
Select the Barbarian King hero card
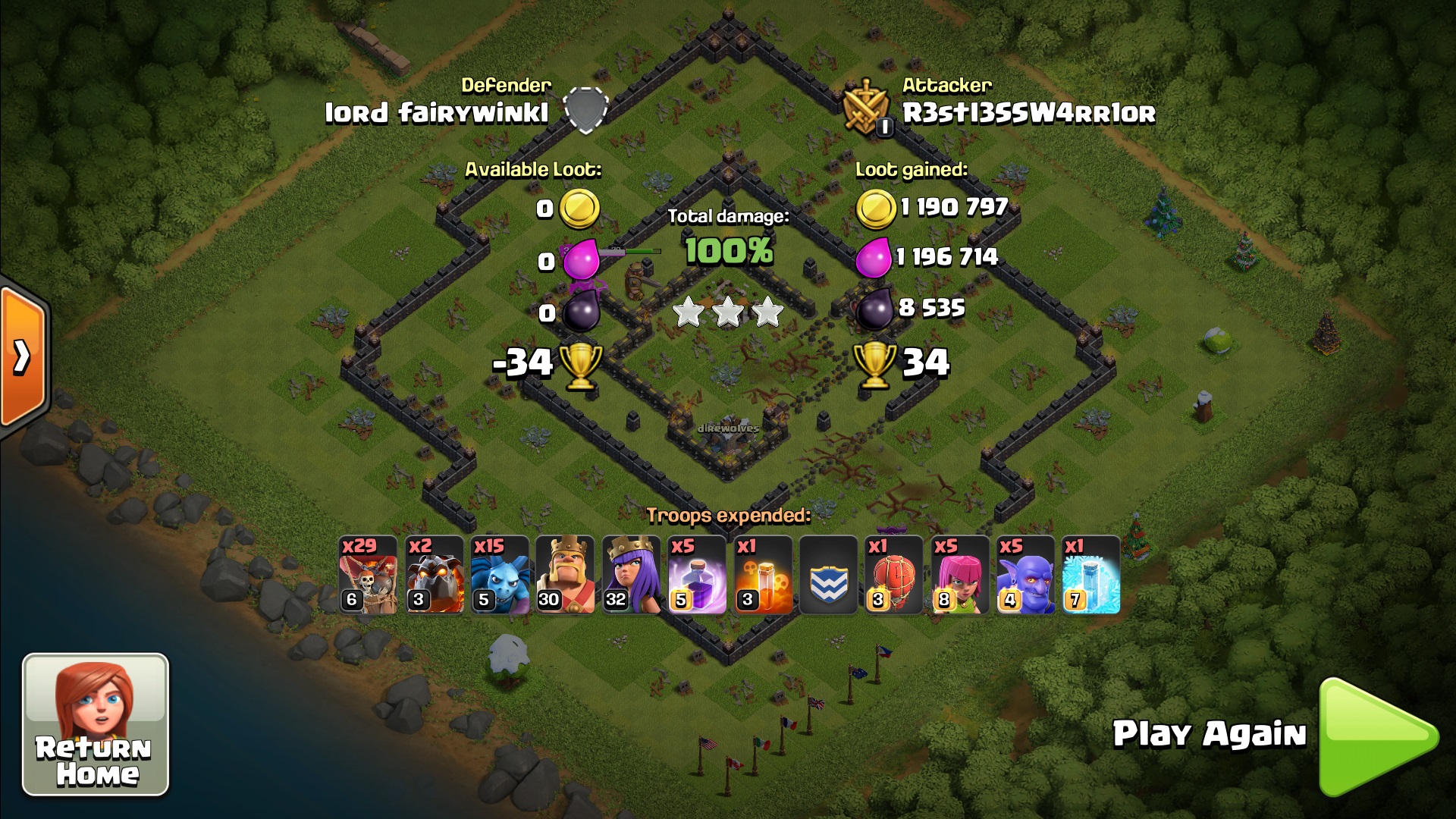point(565,575)
